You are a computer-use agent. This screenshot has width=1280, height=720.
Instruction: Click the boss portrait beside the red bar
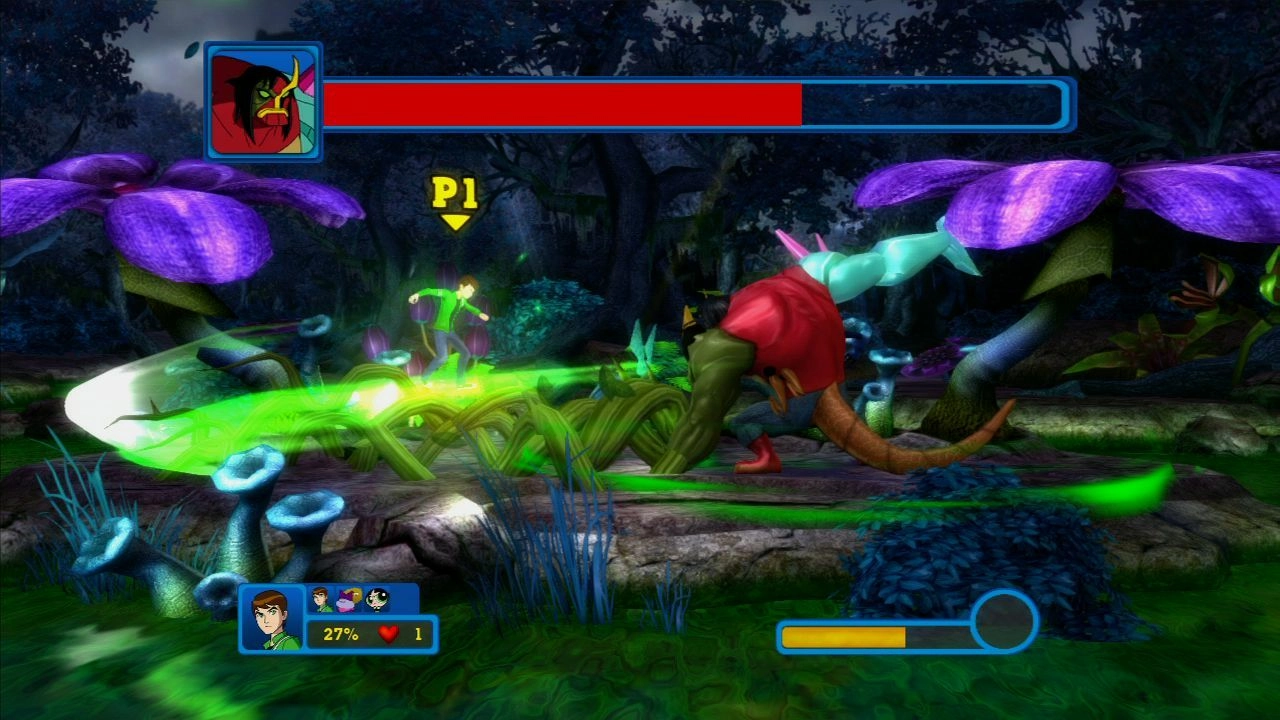[264, 102]
